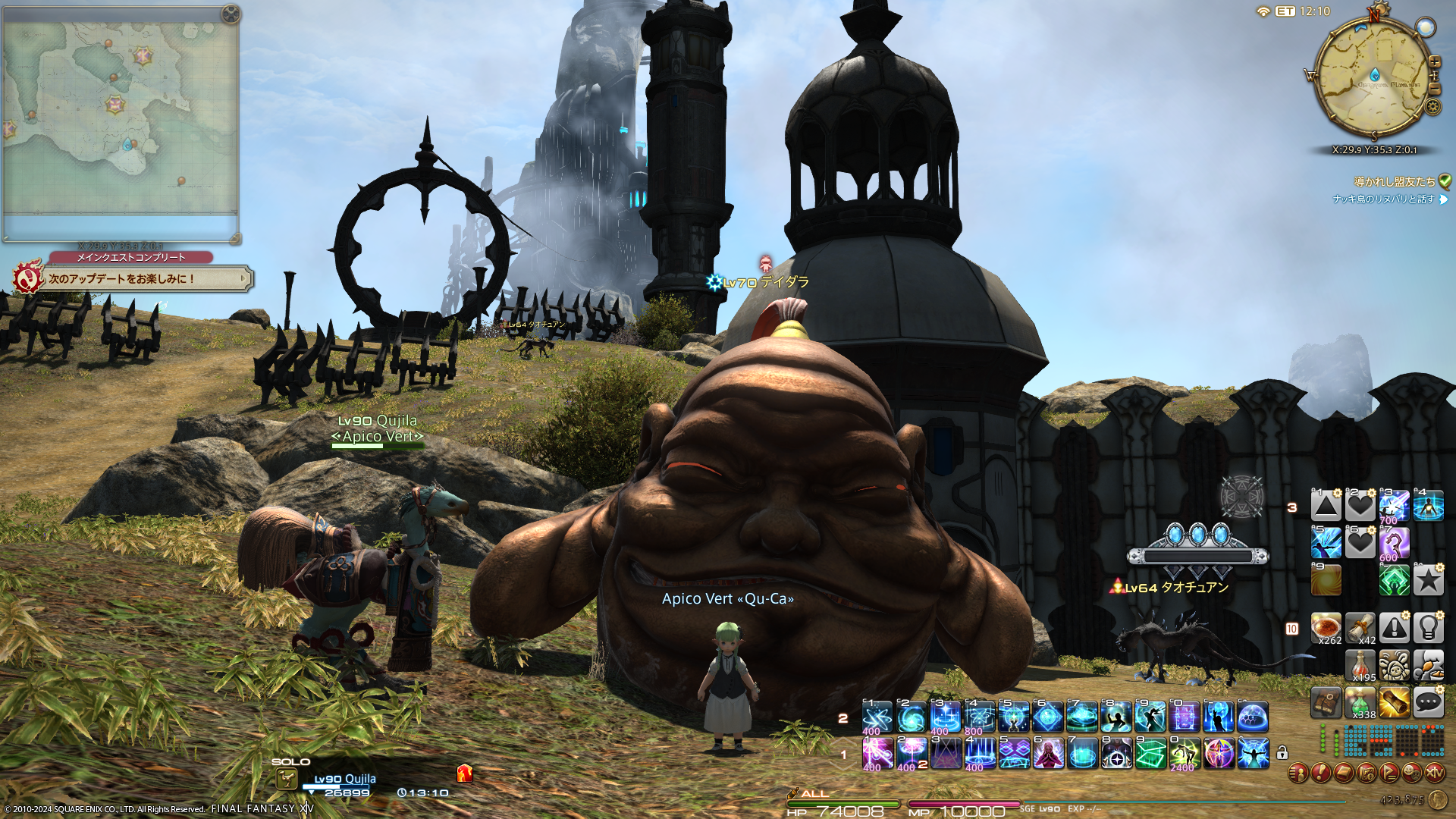Image resolution: width=1456 pixels, height=819 pixels.
Task: Select the orange dish item x262
Action: pyautogui.click(x=1326, y=628)
